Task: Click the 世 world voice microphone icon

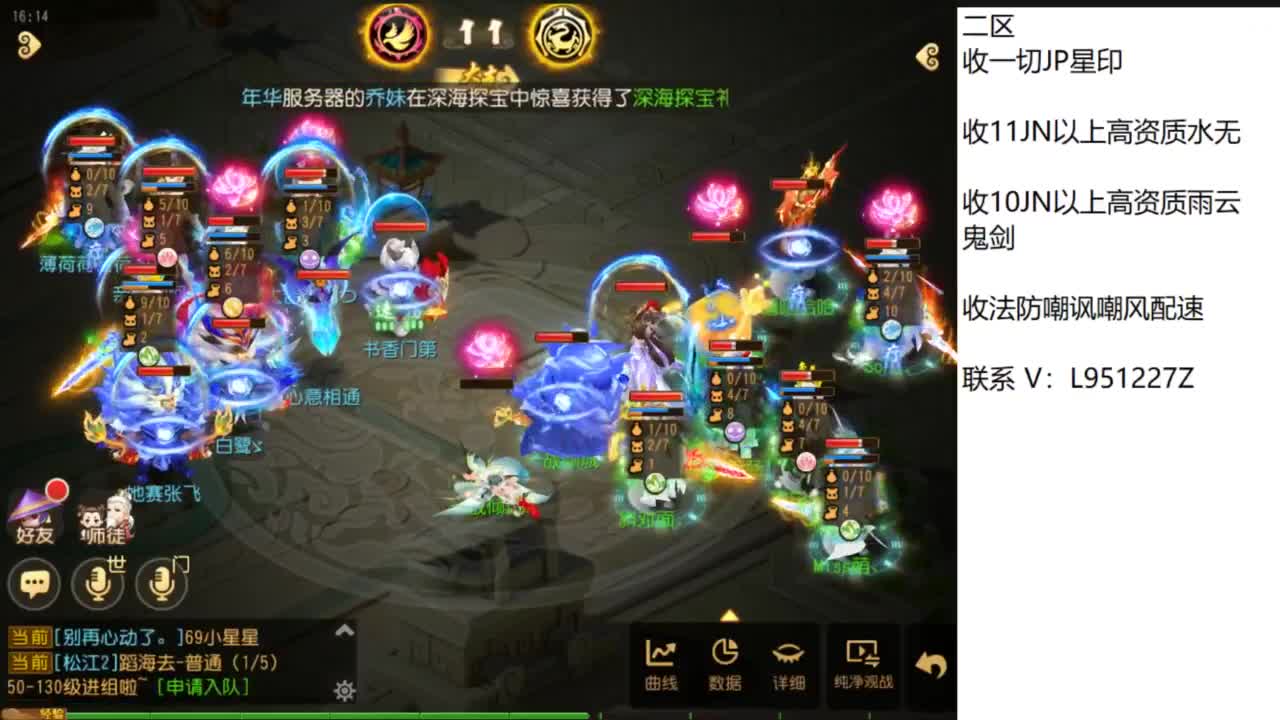Action: point(100,583)
